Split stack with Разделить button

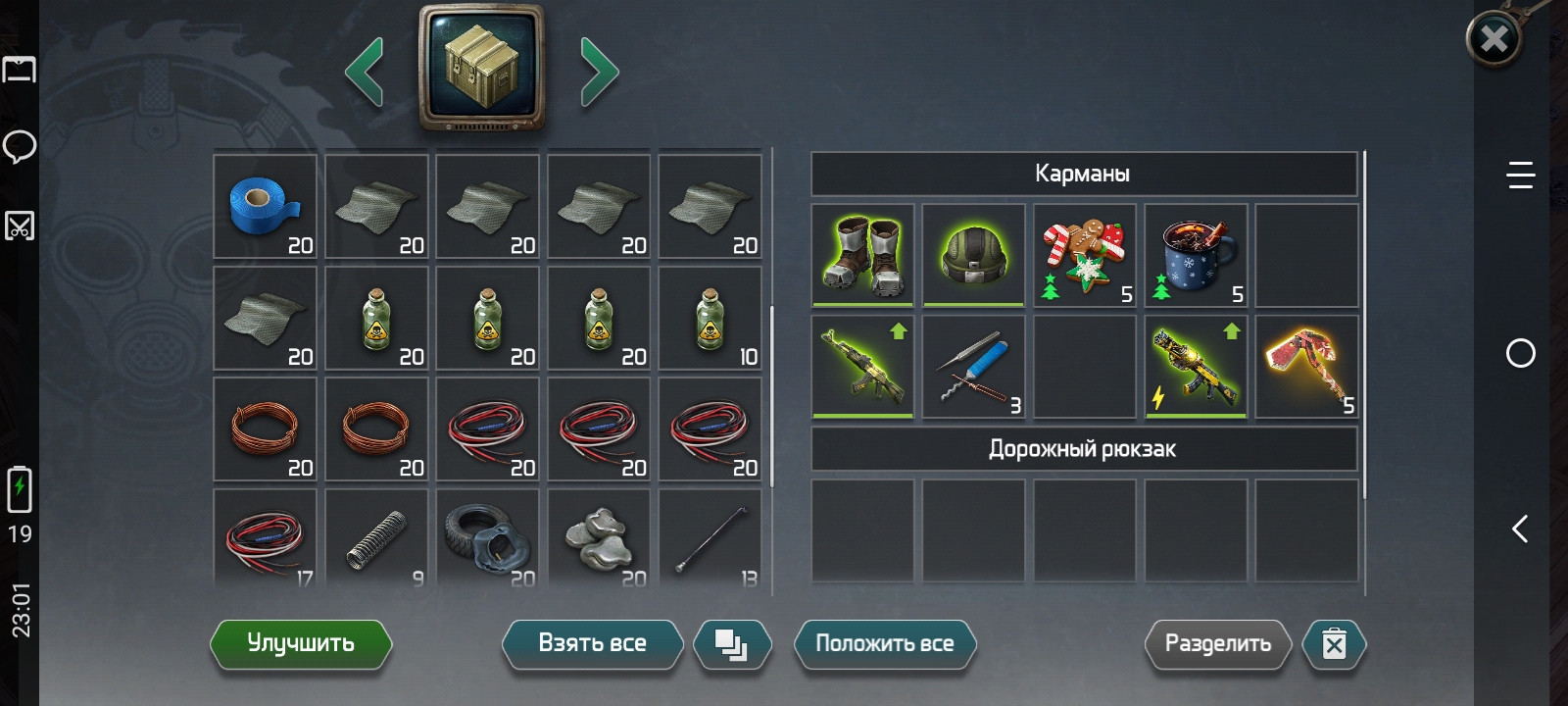point(1217,644)
